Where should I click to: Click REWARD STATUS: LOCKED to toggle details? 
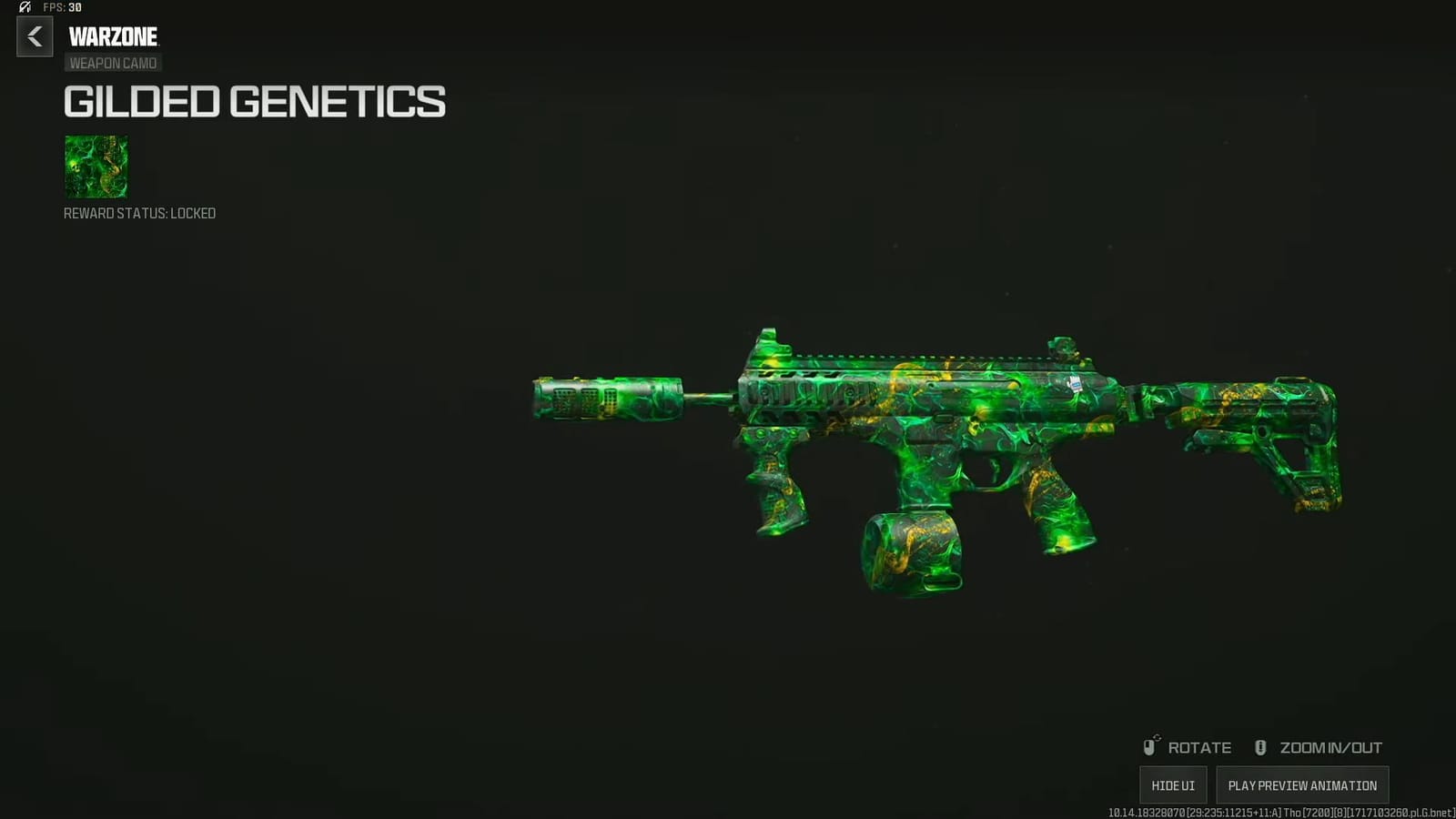(x=138, y=213)
